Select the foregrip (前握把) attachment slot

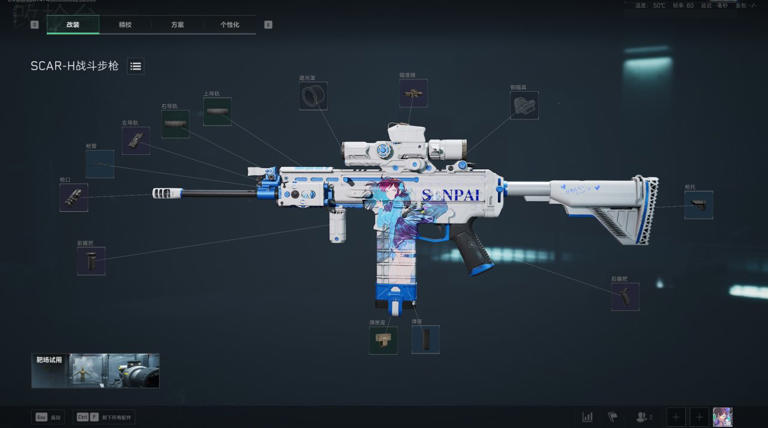tap(91, 261)
